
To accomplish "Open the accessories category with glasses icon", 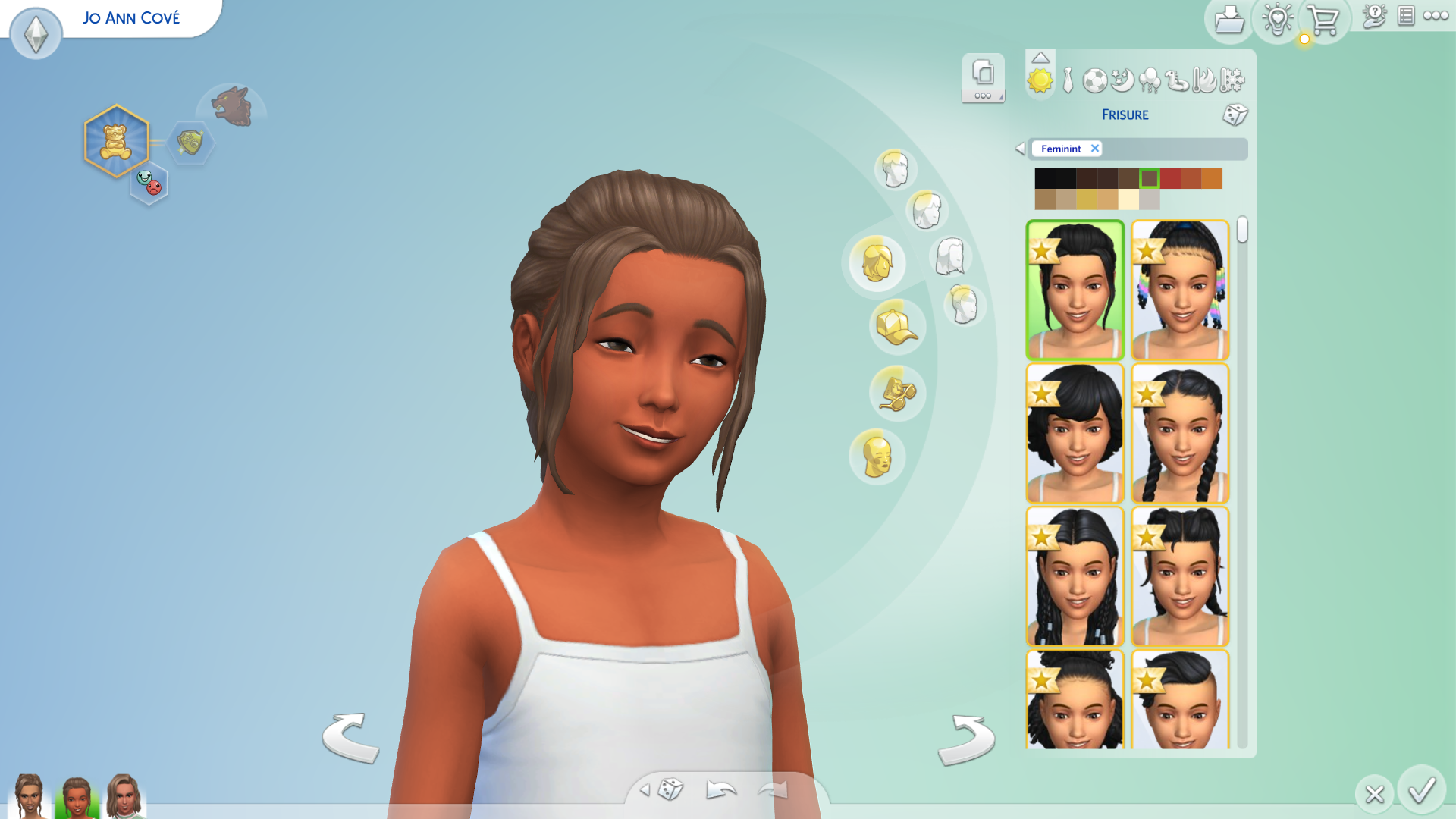I will [896, 393].
